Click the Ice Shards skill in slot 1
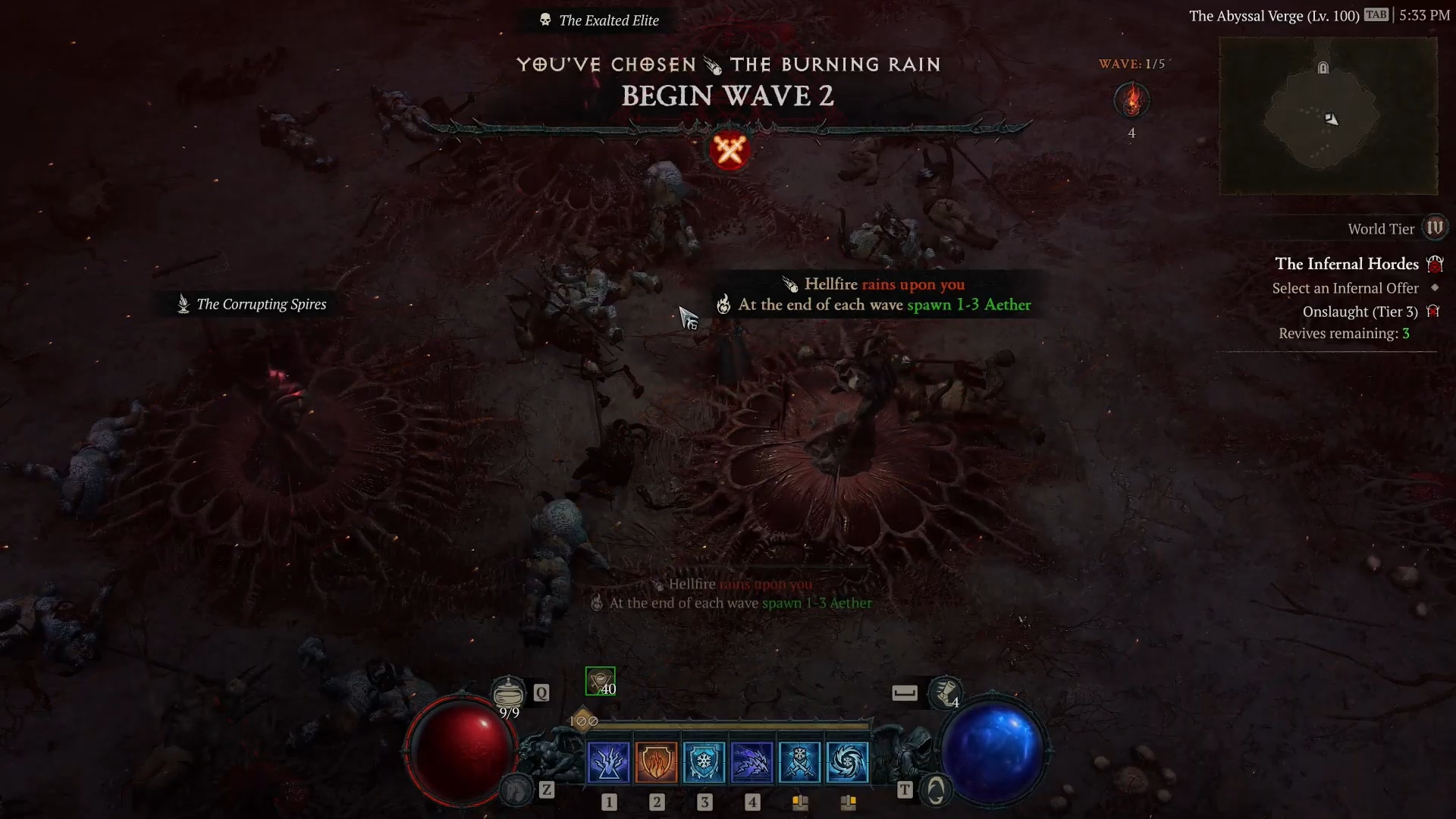1456x819 pixels. [609, 762]
